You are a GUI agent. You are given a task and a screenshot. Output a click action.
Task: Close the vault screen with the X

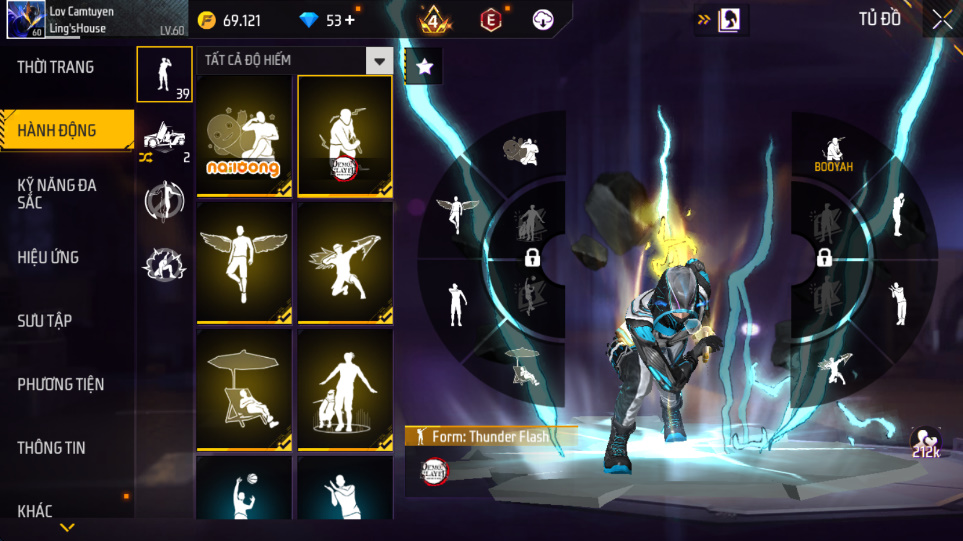[x=942, y=19]
